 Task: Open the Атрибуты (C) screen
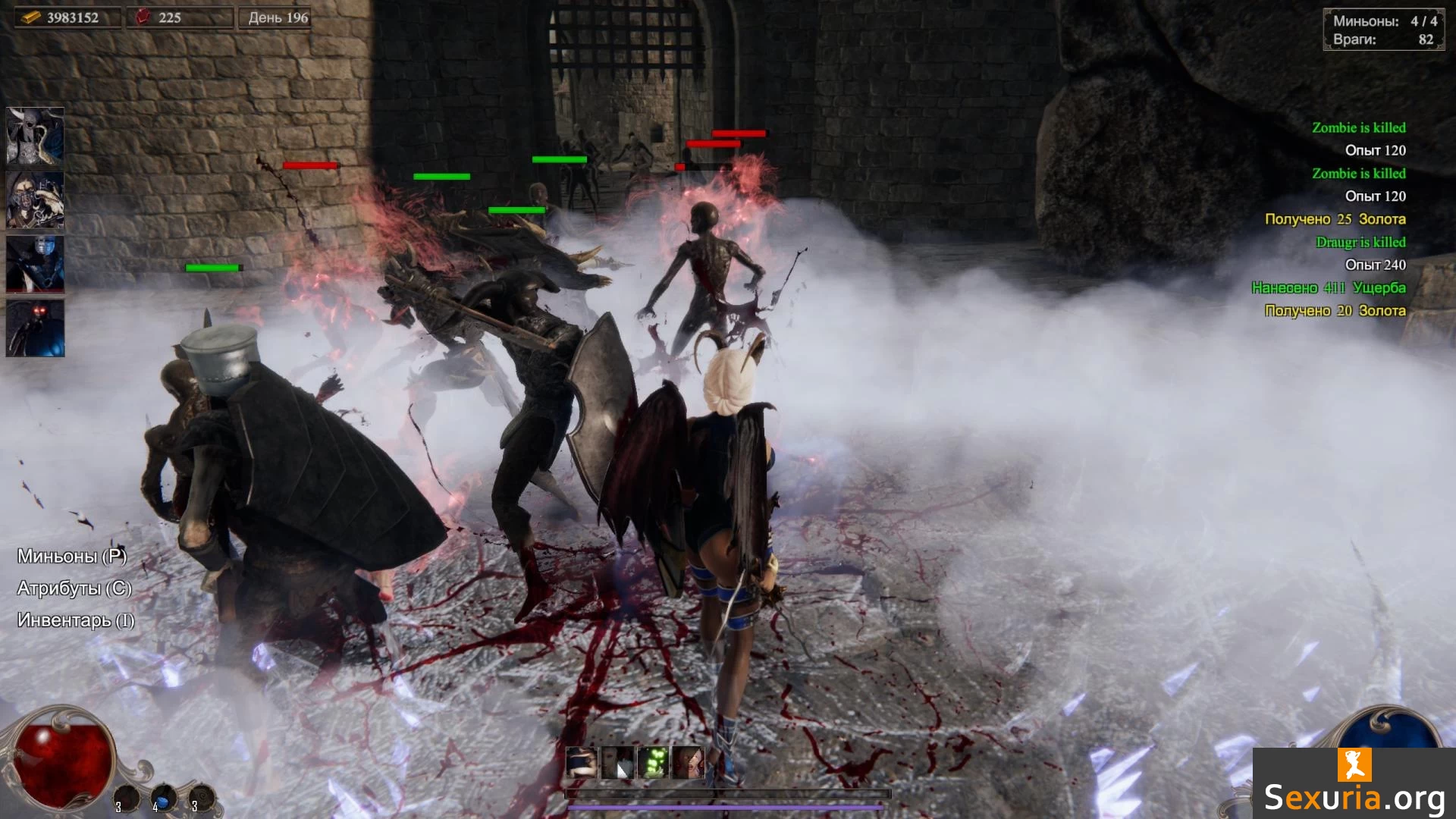(x=74, y=588)
